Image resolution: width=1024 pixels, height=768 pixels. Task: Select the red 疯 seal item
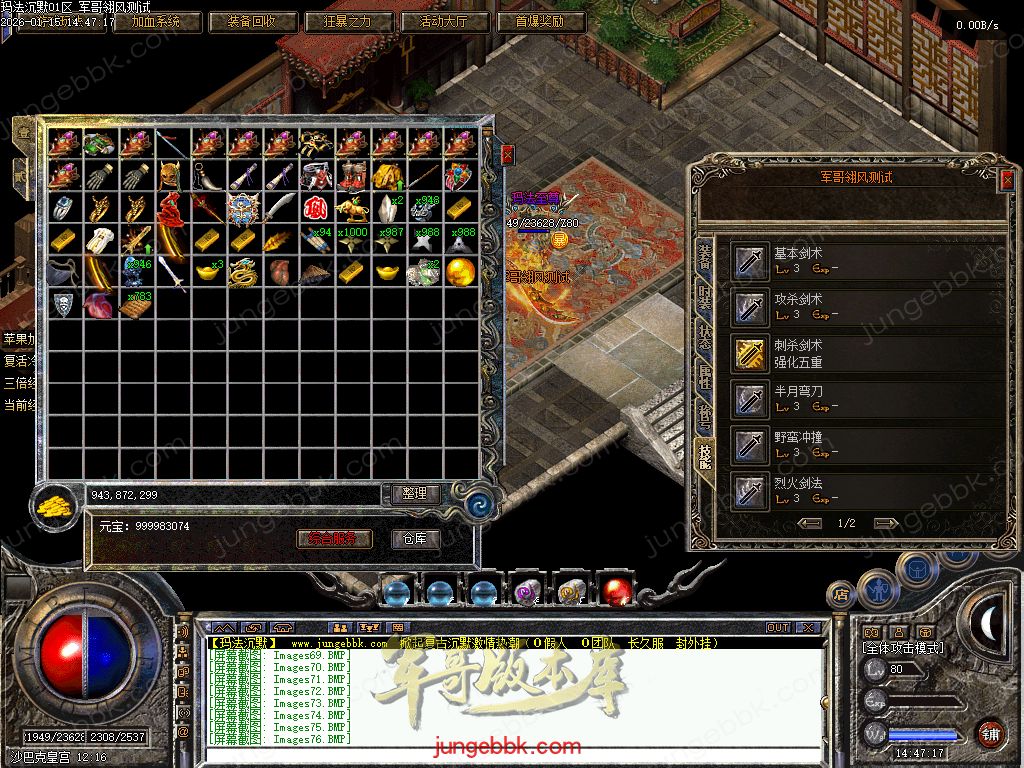pos(316,208)
